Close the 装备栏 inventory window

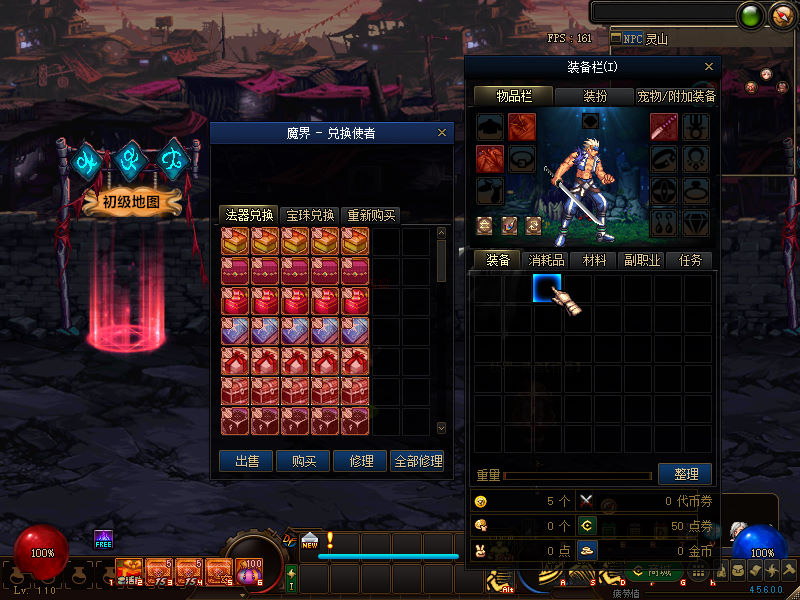pos(709,67)
